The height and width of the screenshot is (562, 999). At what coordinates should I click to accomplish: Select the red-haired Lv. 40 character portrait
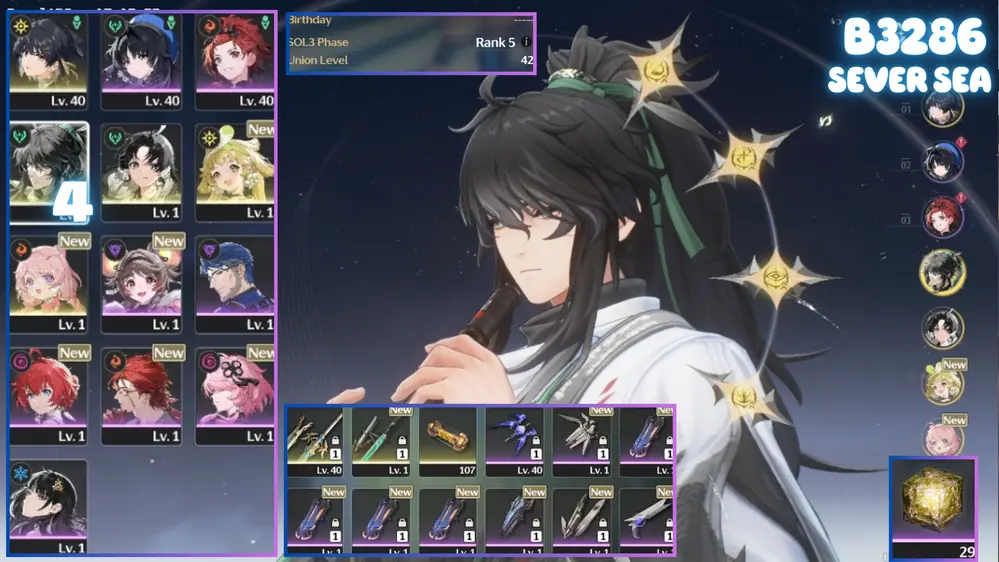[x=235, y=60]
